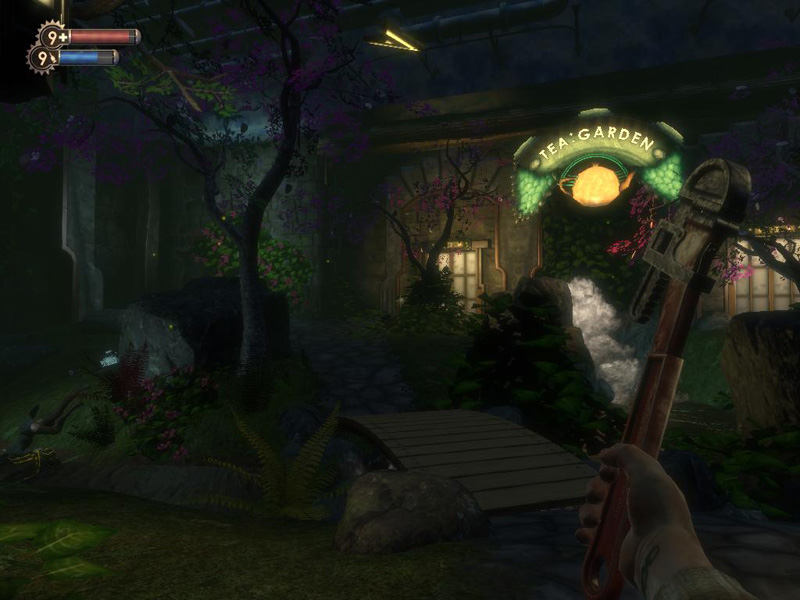Select the EVE hypo syringe gear icon
The height and width of the screenshot is (600, 800).
42,59
